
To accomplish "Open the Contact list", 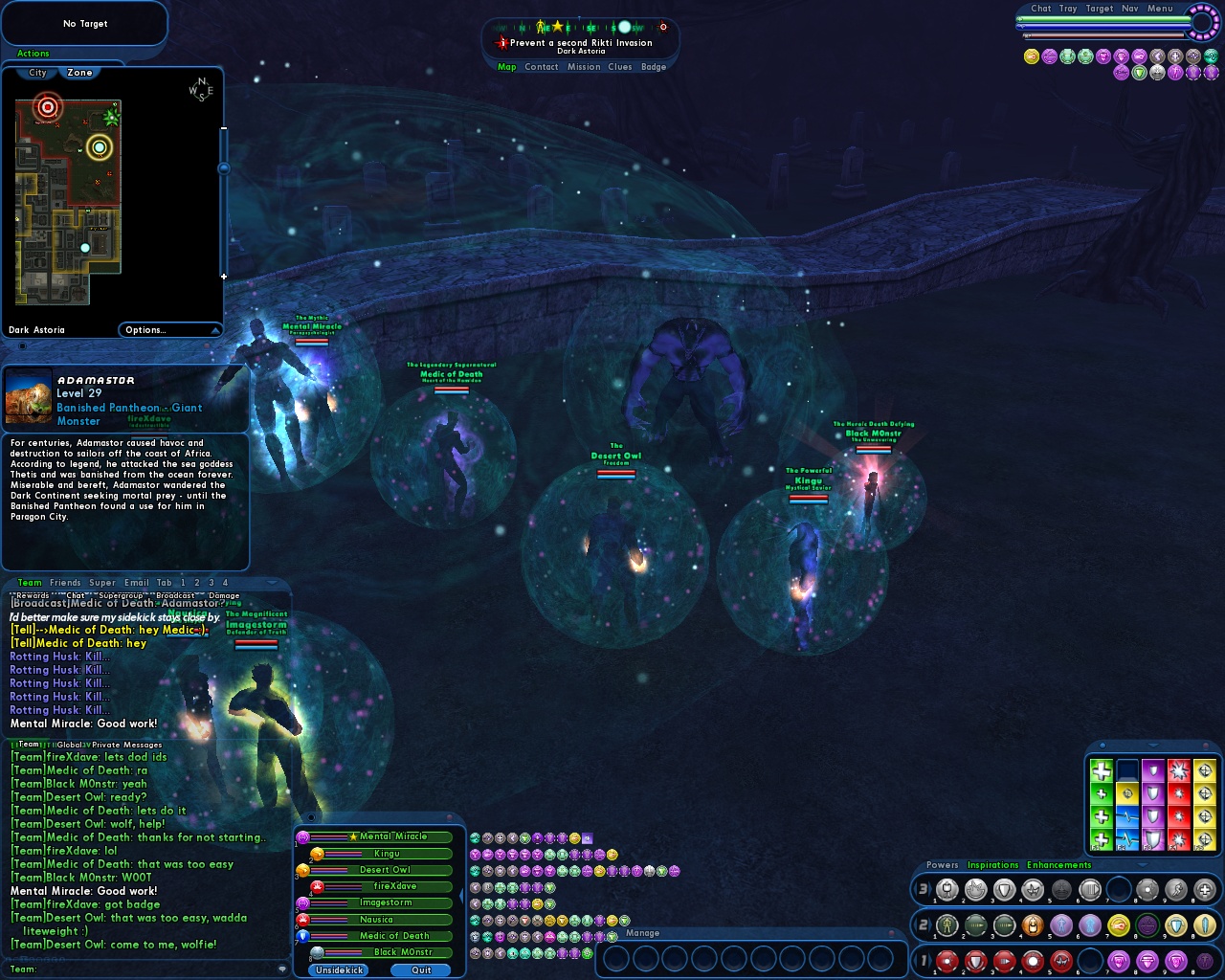I will coord(541,67).
